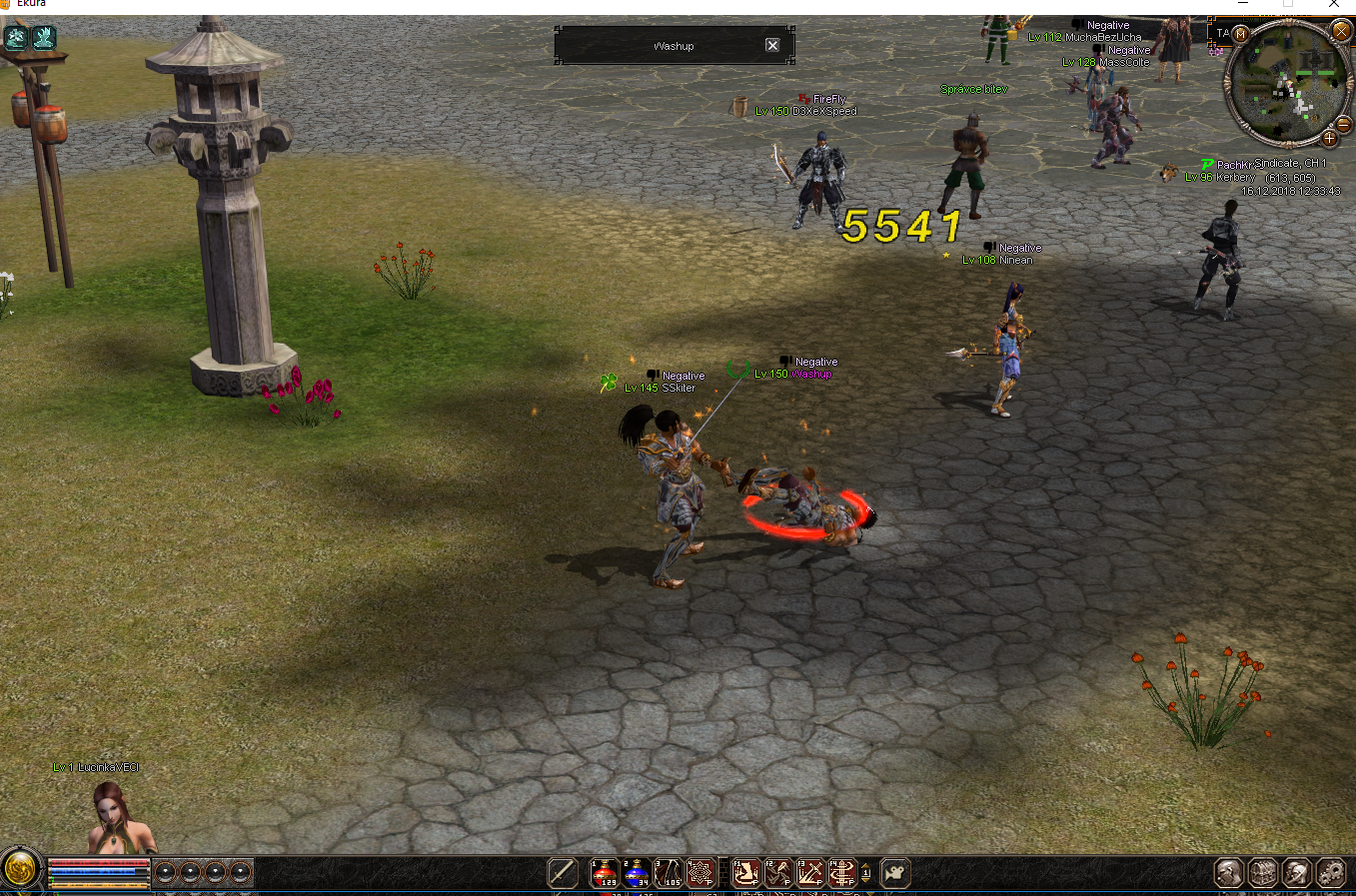Screen dimensions: 1356x896
Task: Click the sword attack button on hotbar
Action: 563,873
